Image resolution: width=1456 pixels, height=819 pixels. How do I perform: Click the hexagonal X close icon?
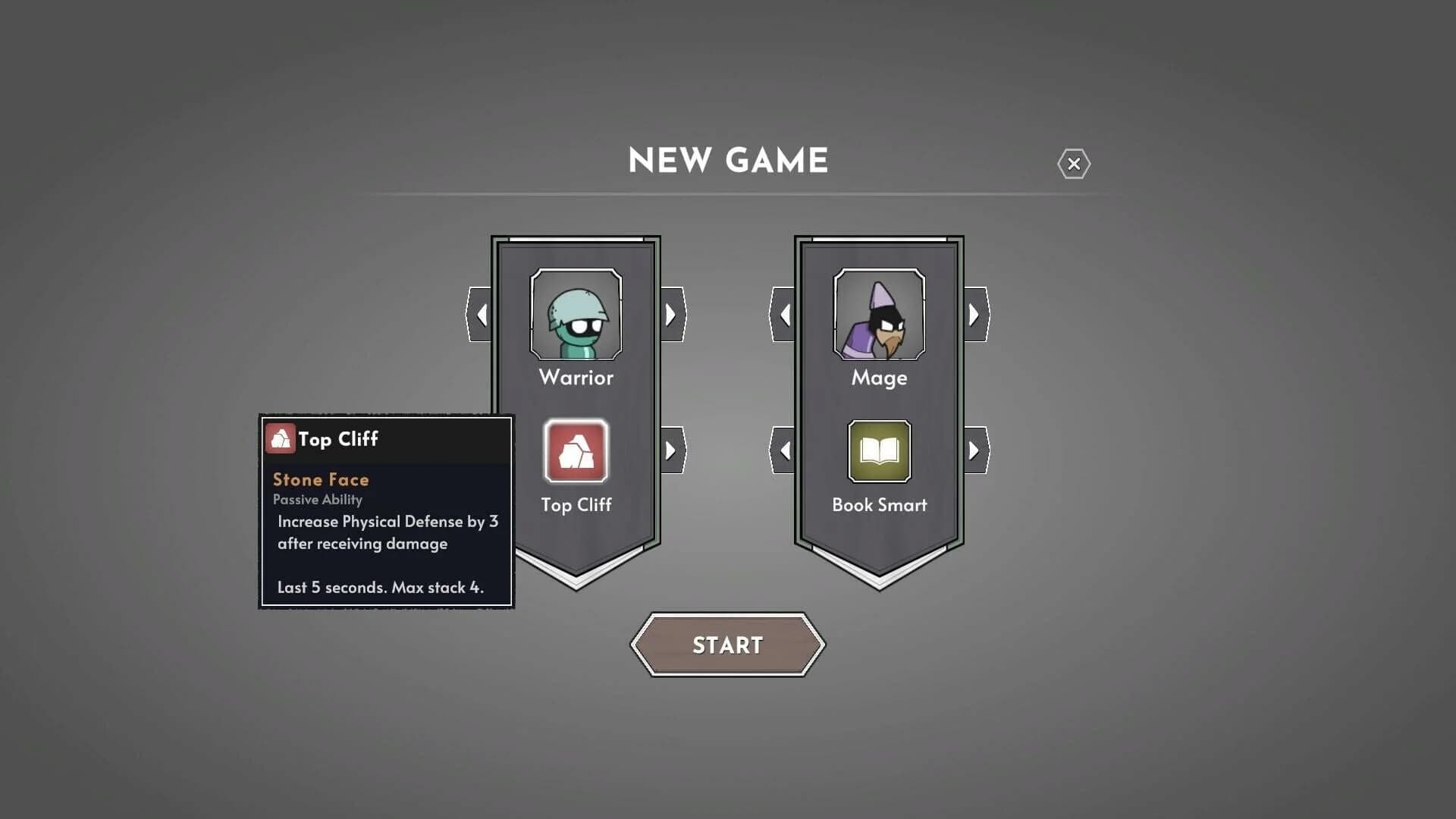click(1075, 164)
